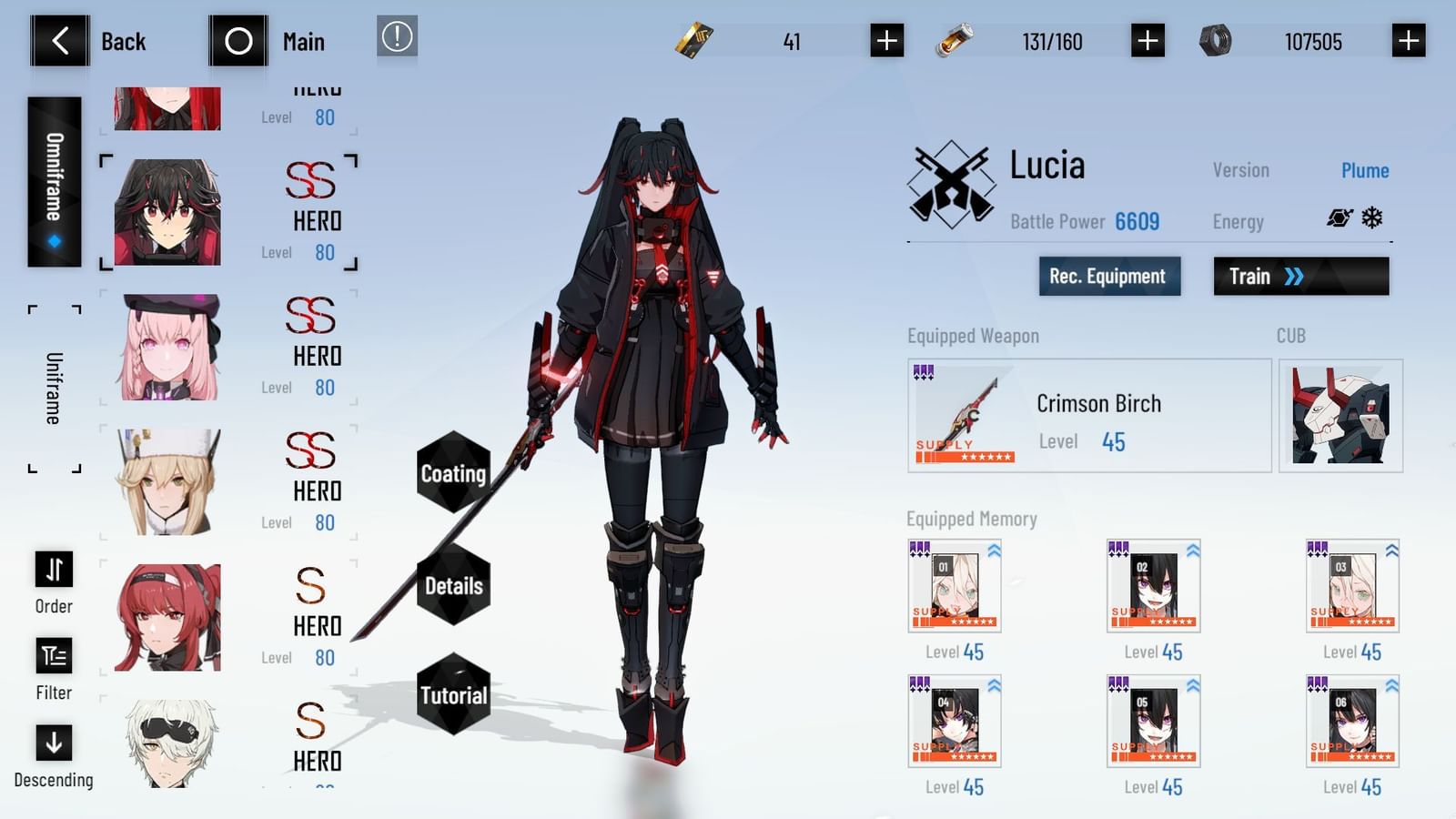Image resolution: width=1456 pixels, height=819 pixels.
Task: Click the supply progress bar under Crimson Birch
Action: (965, 455)
